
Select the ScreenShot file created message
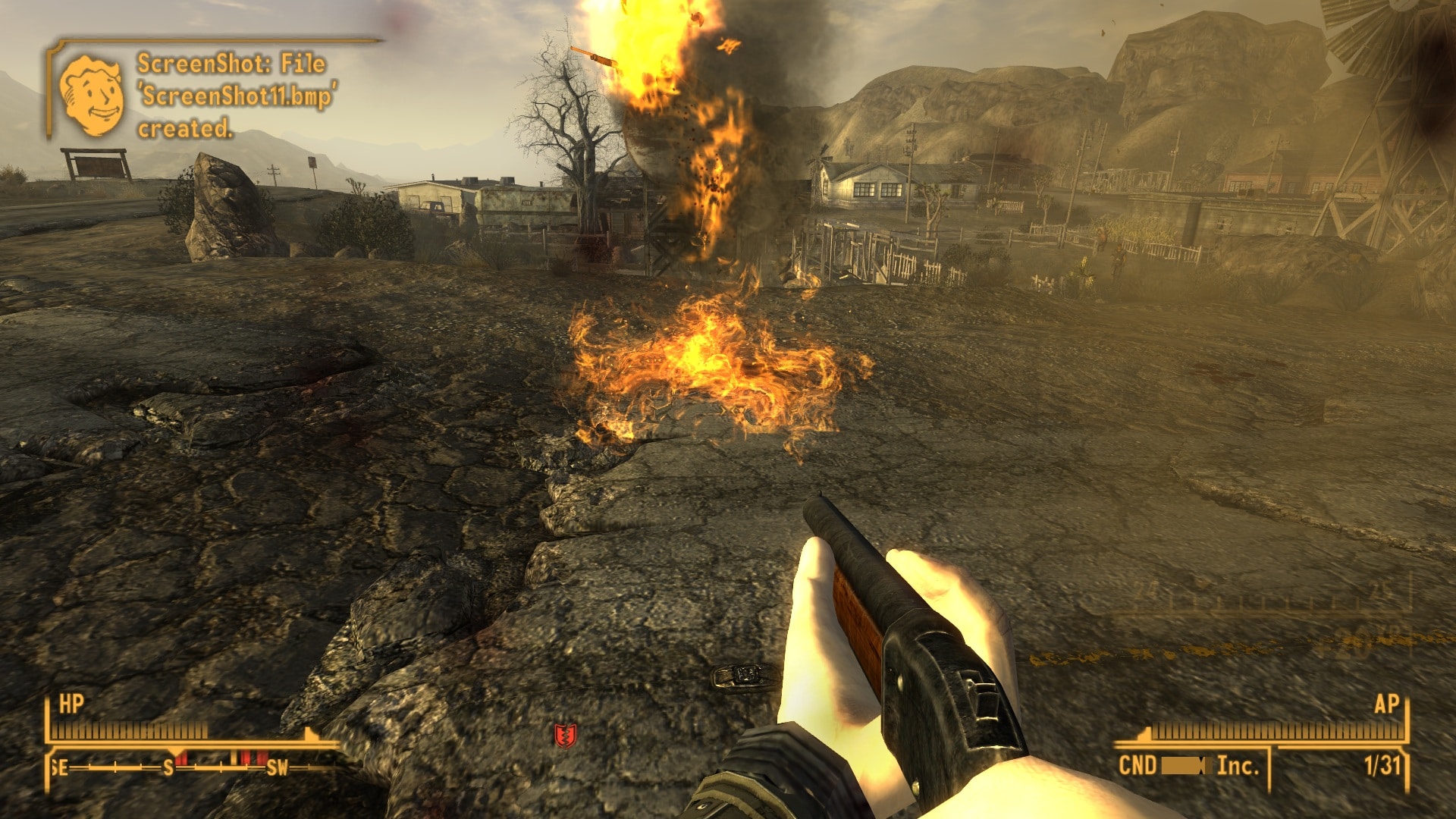pos(235,96)
